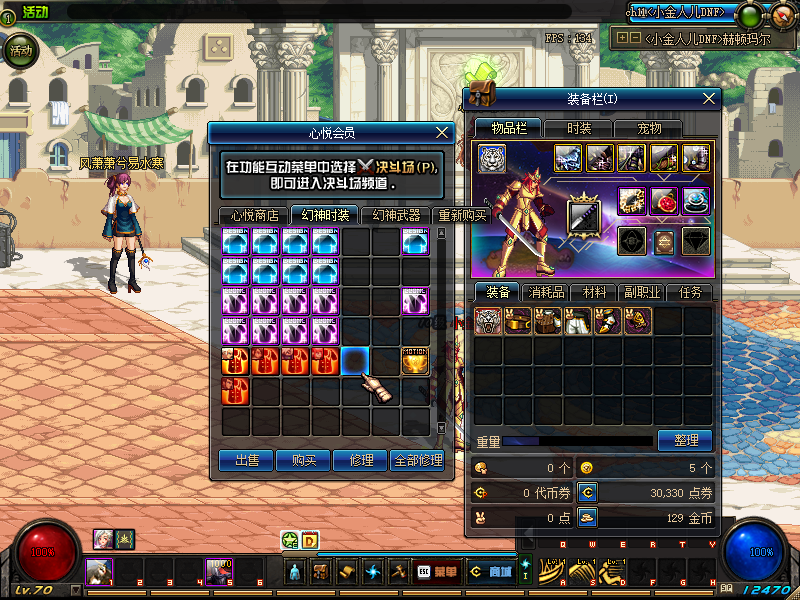Open the 商城 mall button
This screenshot has width=800, height=600.
[491, 572]
